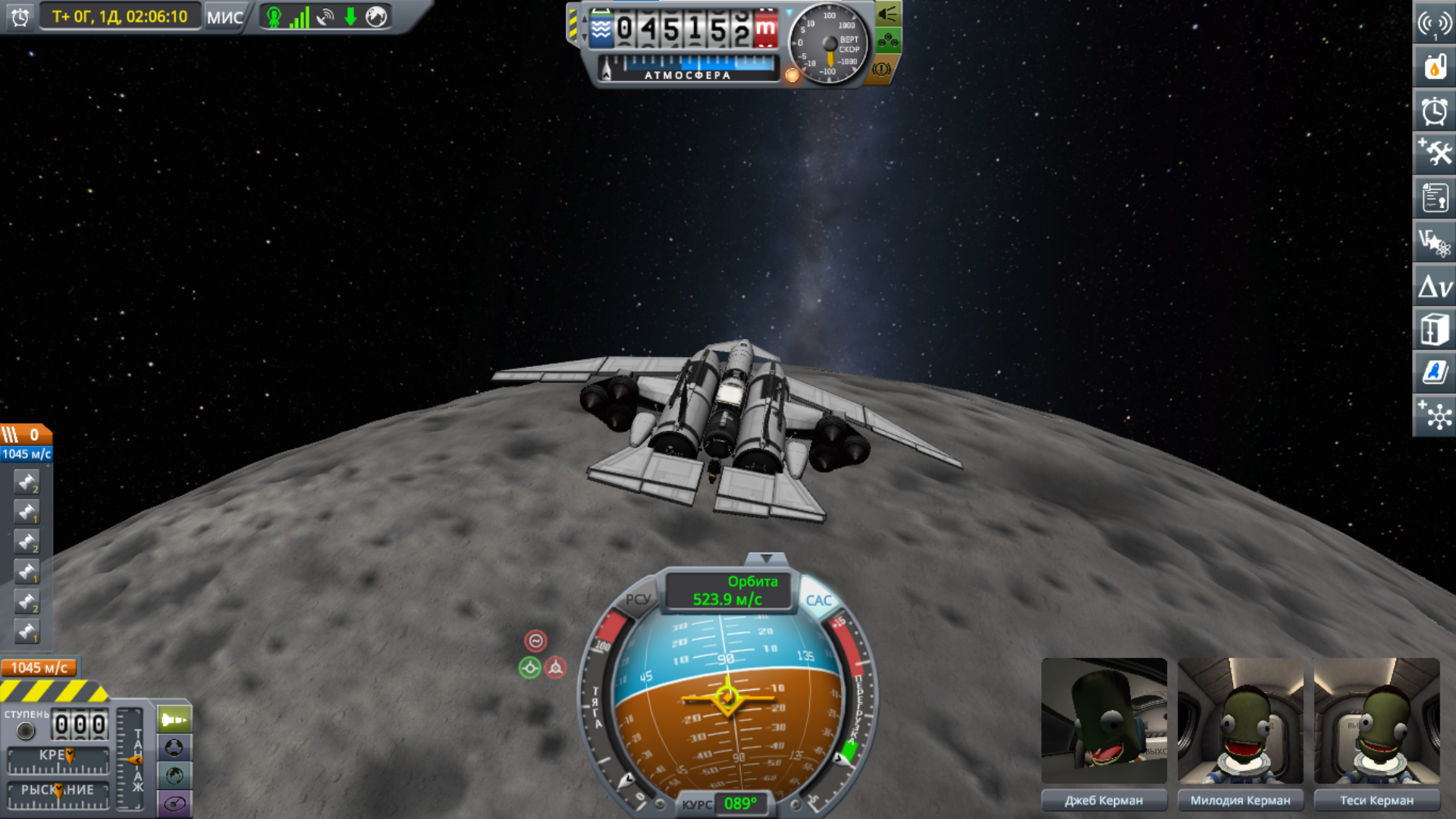The width and height of the screenshot is (1456, 819).
Task: Toggle the landing gear button
Action: 887,41
